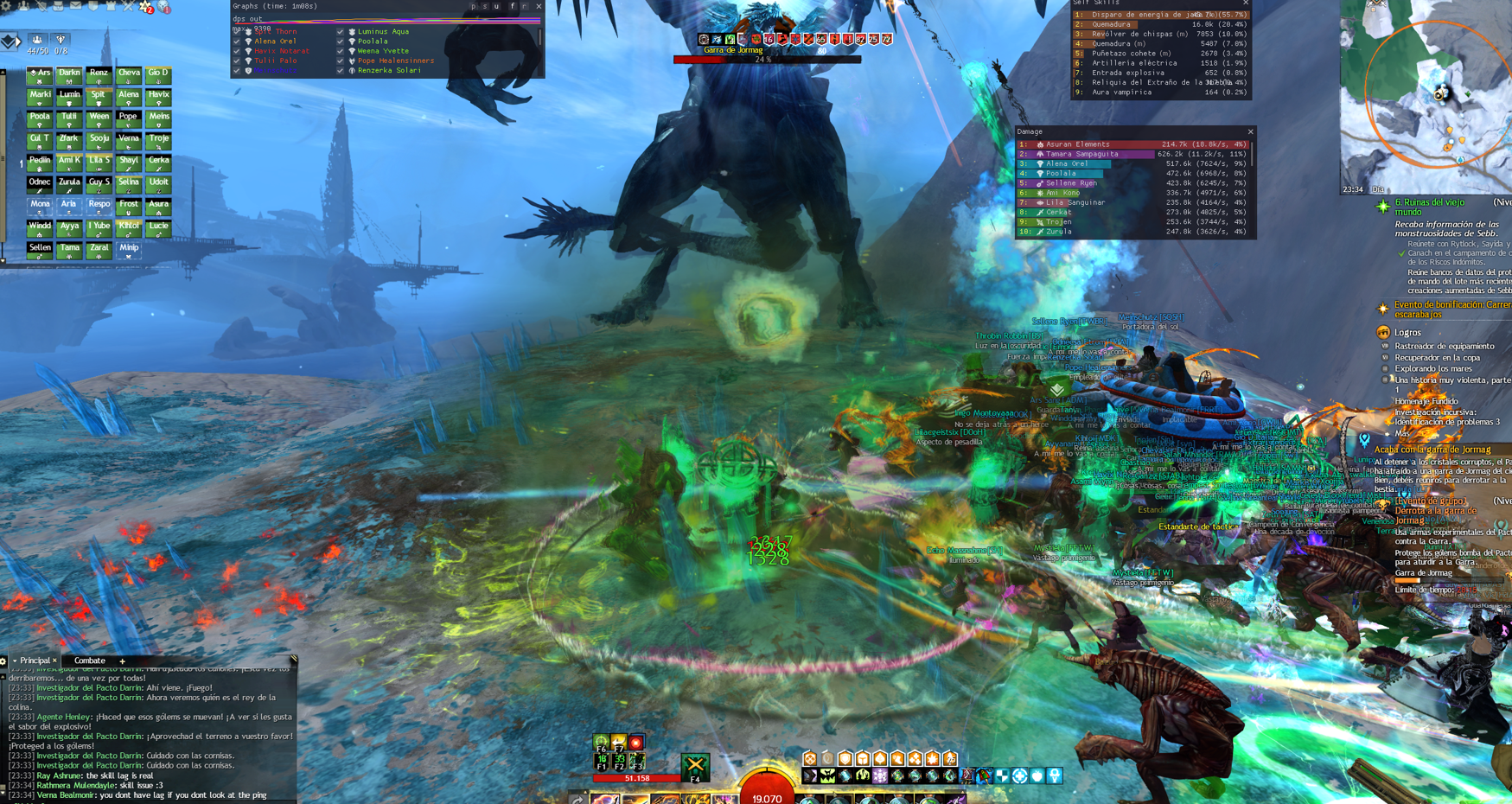1512x804 pixels.
Task: Choose the Zurula squad member tile
Action: (x=69, y=184)
